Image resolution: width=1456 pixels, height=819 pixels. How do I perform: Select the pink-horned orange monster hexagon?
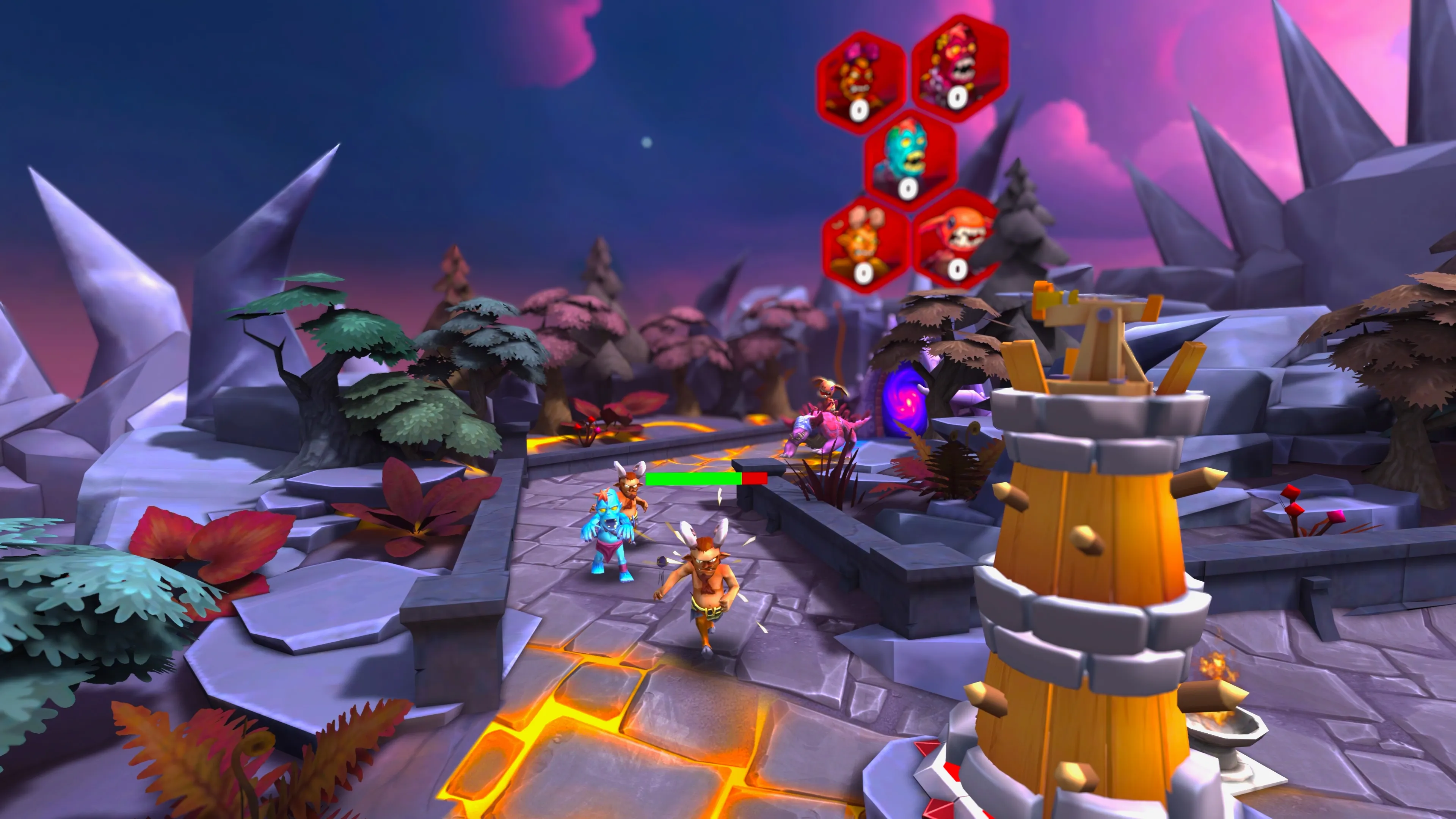pyautogui.click(x=861, y=83)
